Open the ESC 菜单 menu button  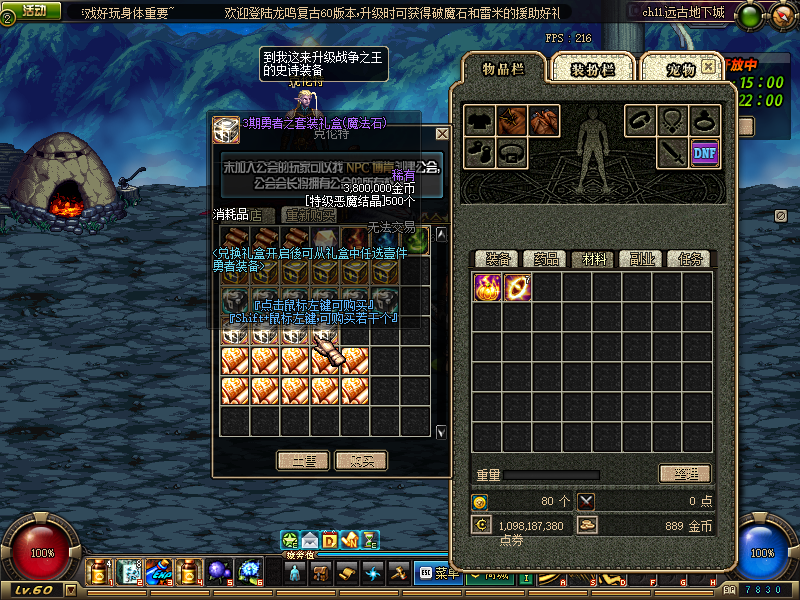click(438, 573)
